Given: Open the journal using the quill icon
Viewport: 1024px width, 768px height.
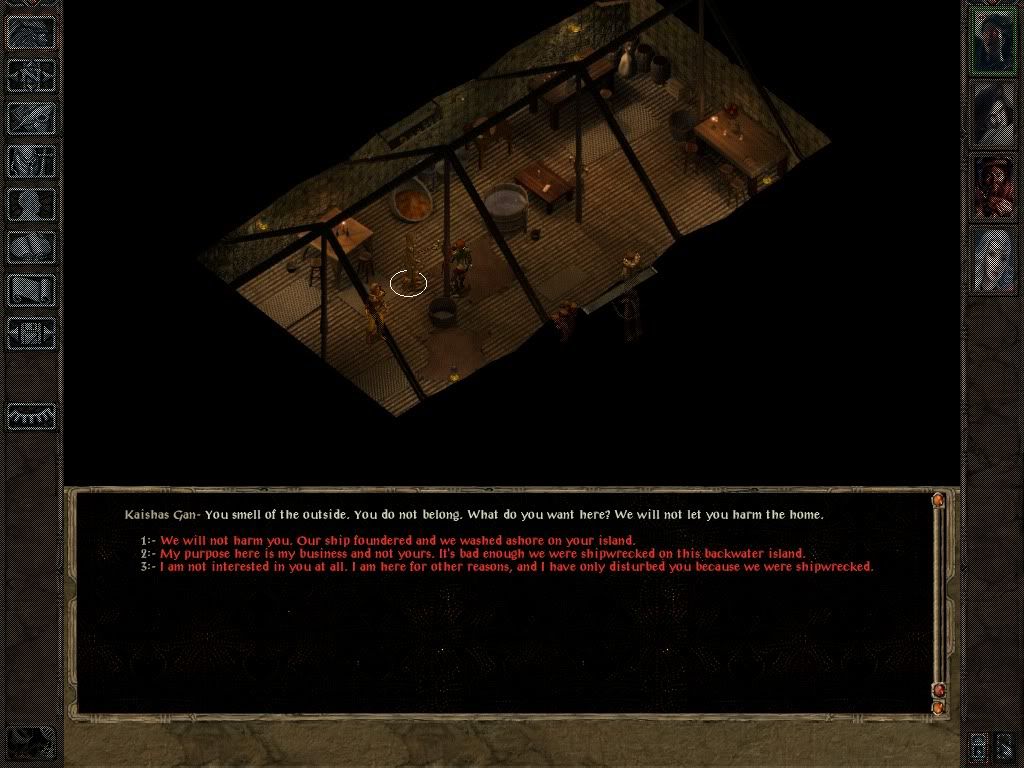Looking at the screenshot, I should (32, 118).
